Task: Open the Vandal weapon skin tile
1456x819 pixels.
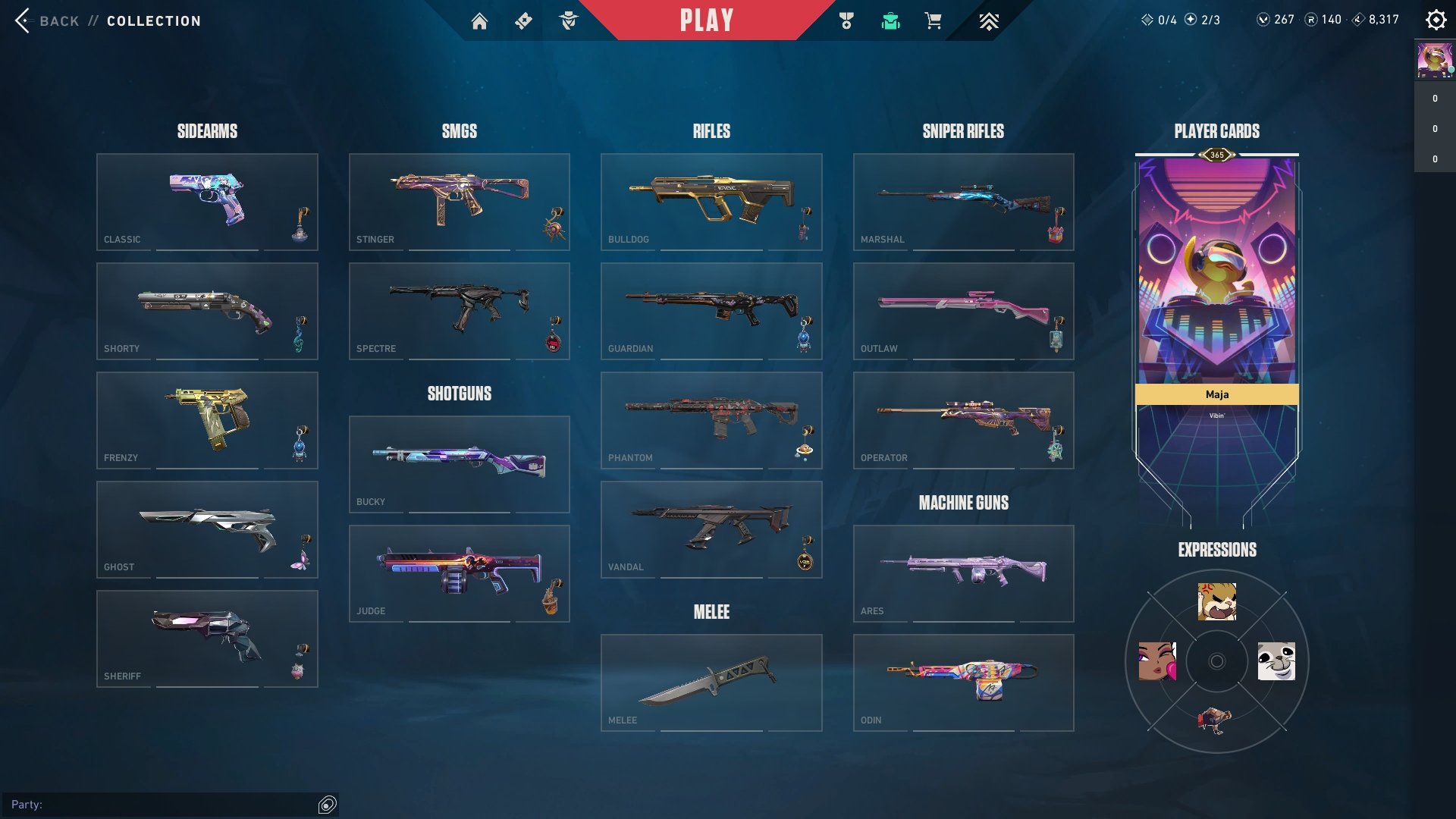Action: coord(711,529)
